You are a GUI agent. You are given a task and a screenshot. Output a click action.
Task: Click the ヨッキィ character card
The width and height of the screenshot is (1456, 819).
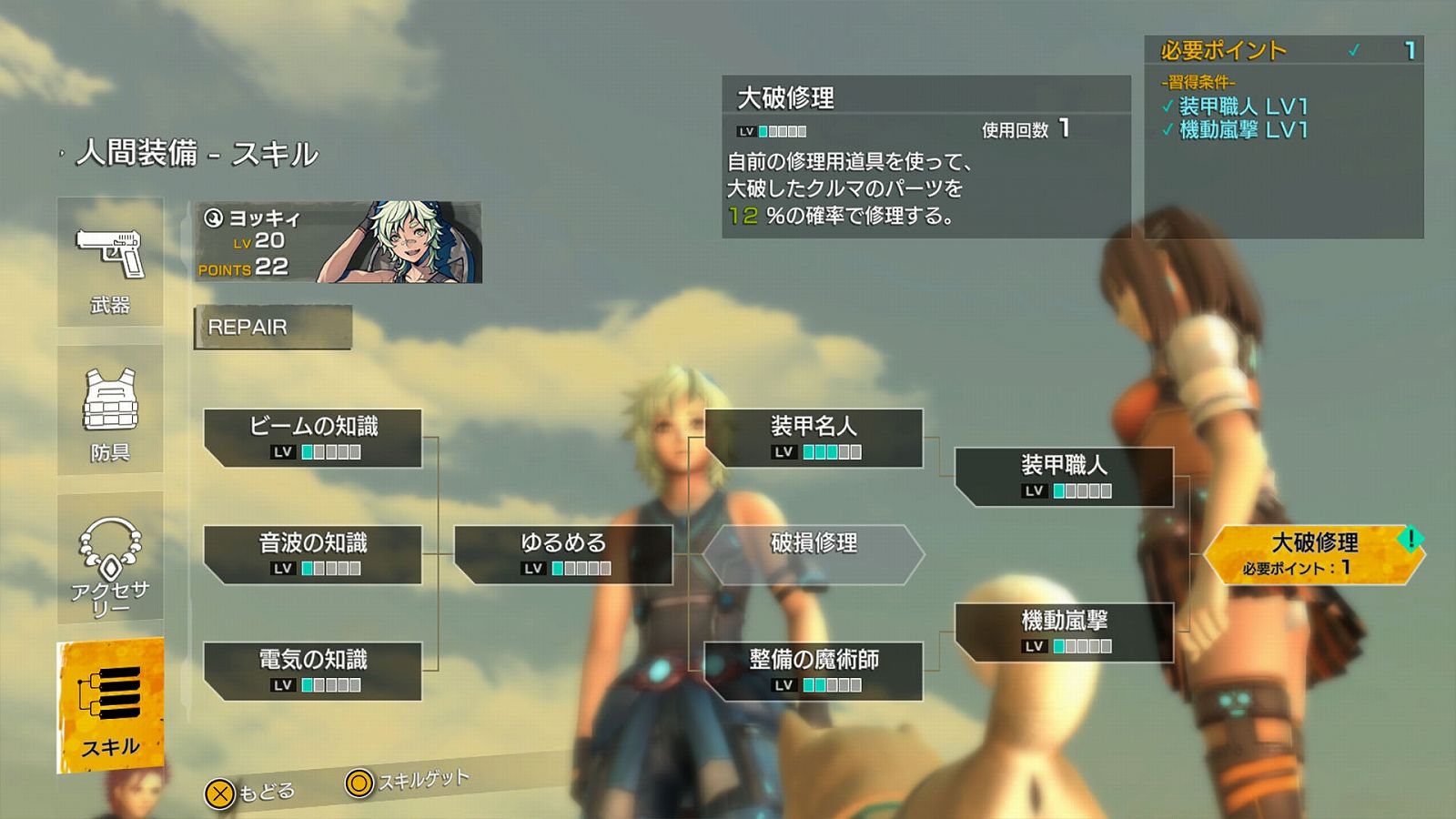(x=338, y=242)
